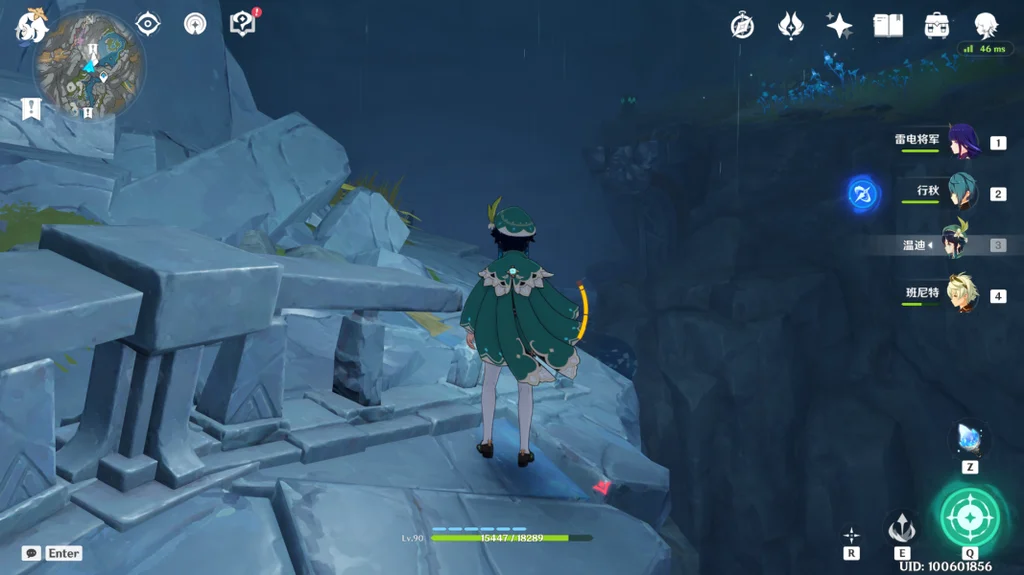Click the blue glowing icon beside 行秋
Screen dimensions: 1024x575
pos(863,193)
